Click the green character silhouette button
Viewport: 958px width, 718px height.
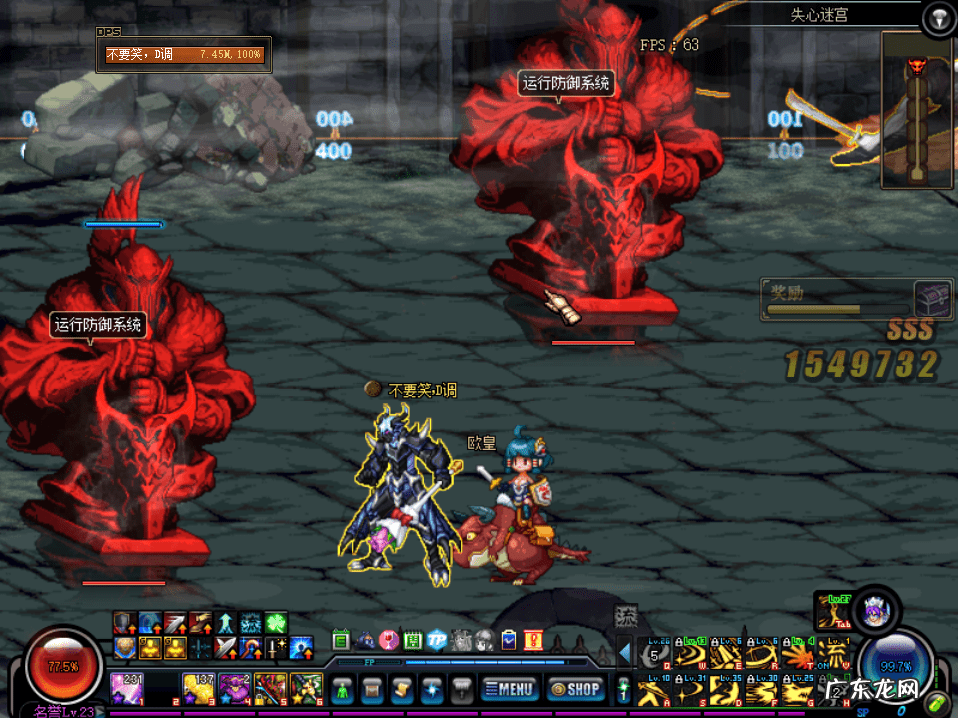click(342, 688)
